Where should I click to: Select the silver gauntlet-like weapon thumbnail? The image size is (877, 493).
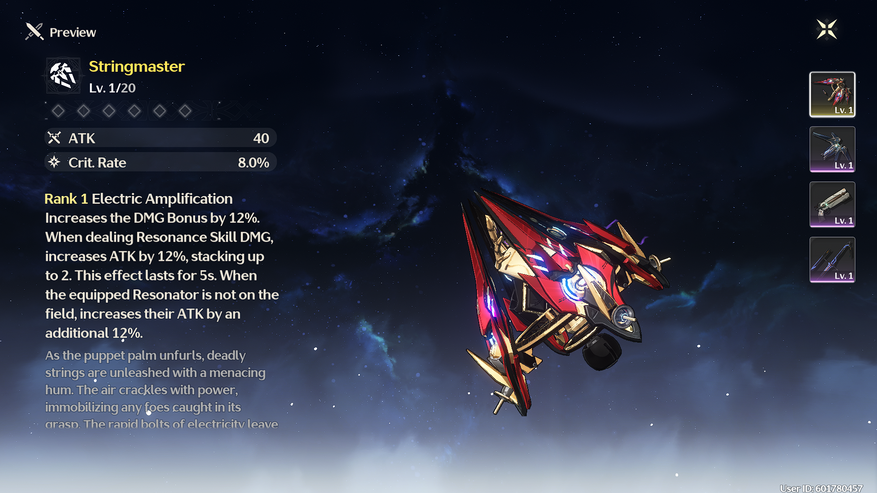click(832, 205)
